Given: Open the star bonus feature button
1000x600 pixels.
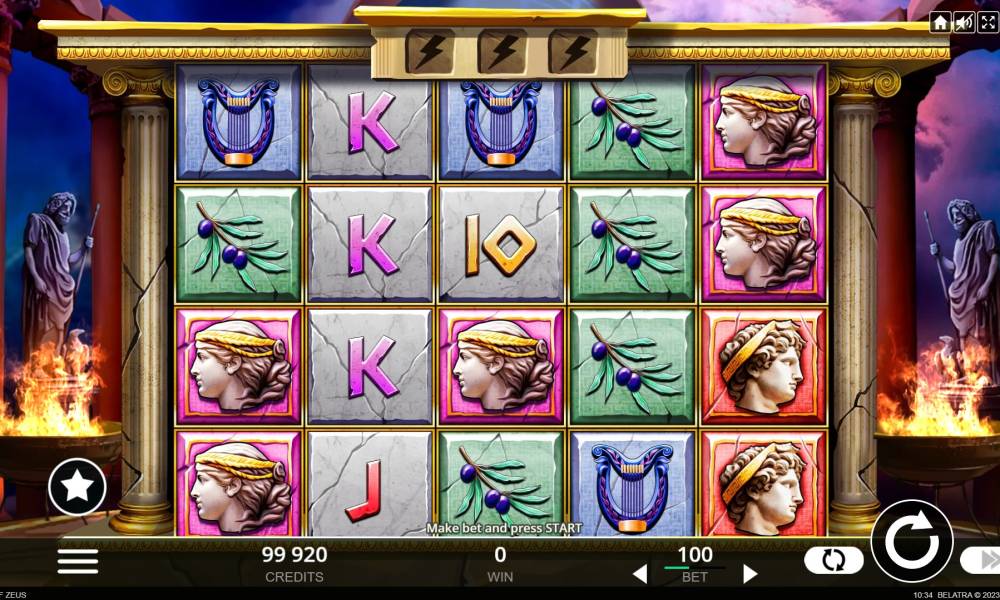Looking at the screenshot, I should coord(77,486).
